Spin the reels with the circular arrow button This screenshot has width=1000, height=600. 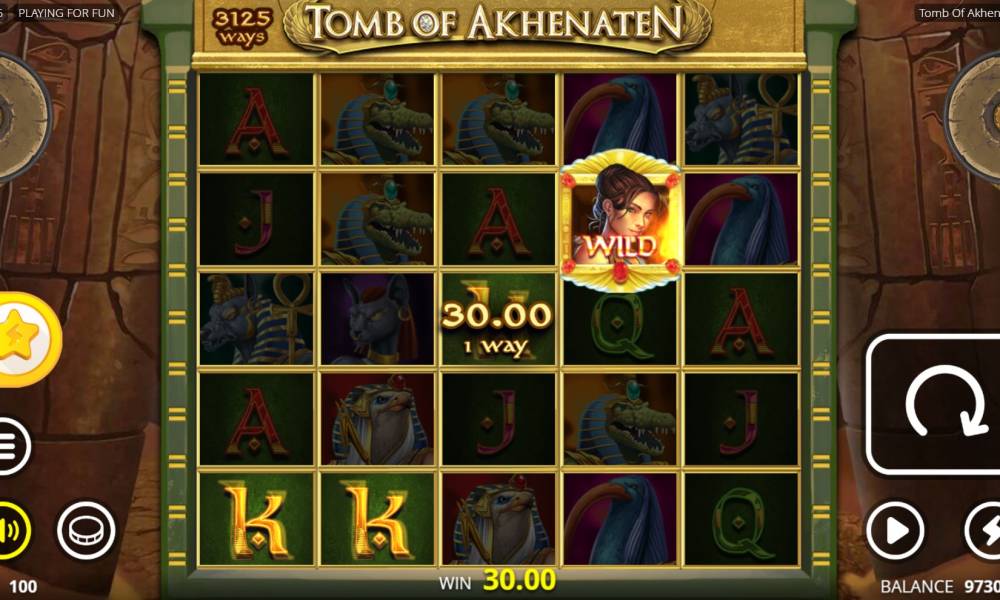(933, 403)
